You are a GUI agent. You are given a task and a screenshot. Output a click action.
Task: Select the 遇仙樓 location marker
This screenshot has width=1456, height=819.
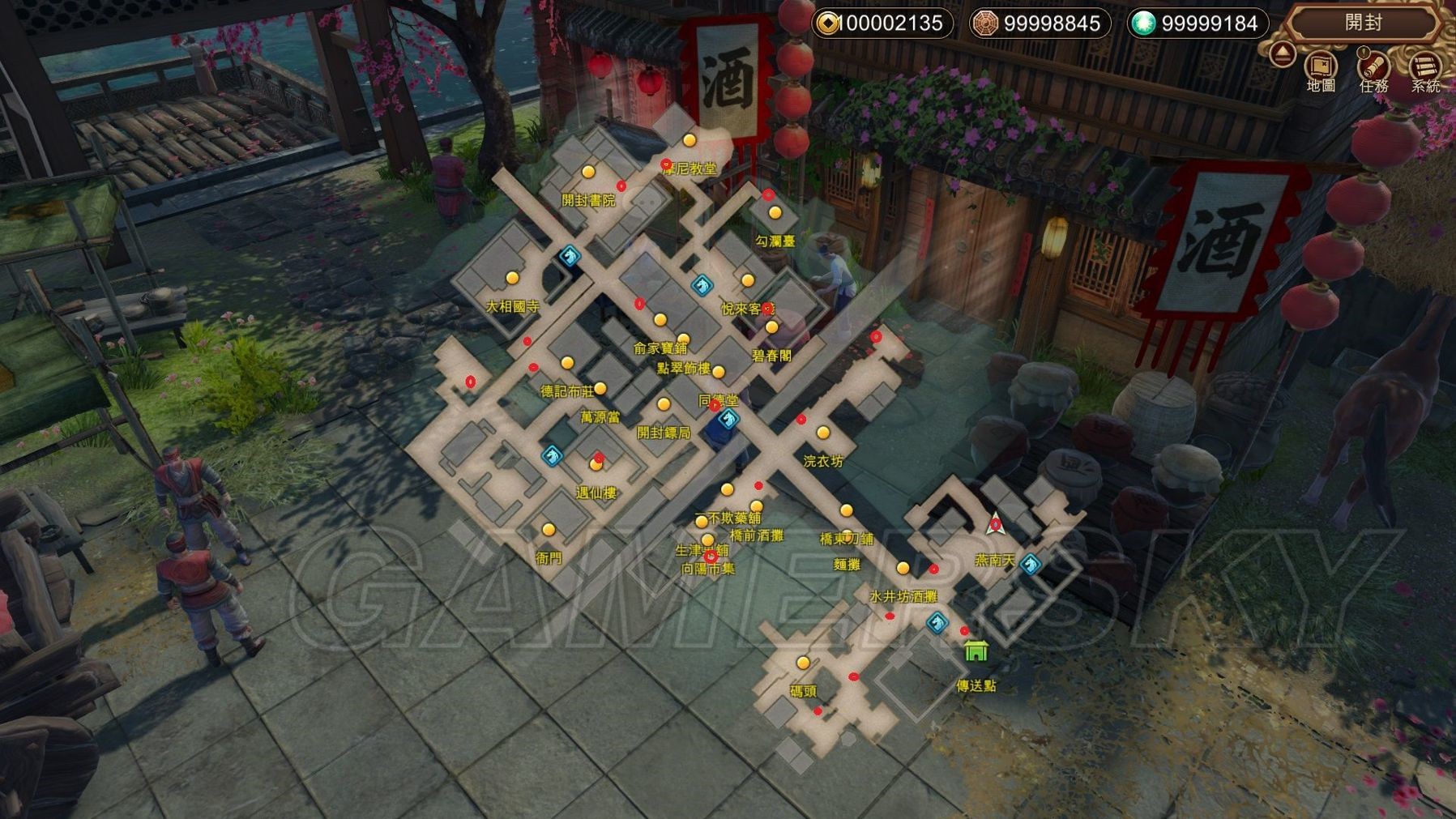pos(596,465)
